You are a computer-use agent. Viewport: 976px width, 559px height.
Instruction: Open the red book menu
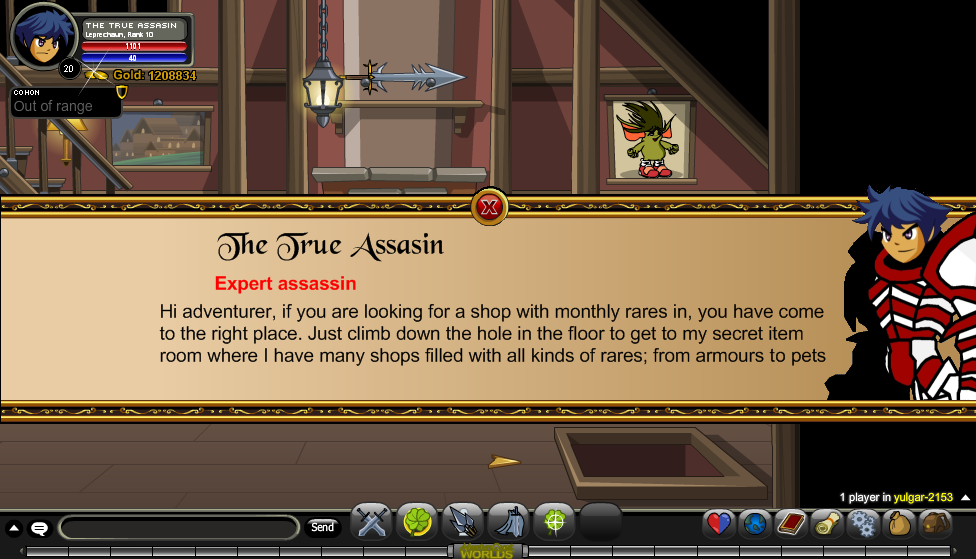[x=791, y=523]
